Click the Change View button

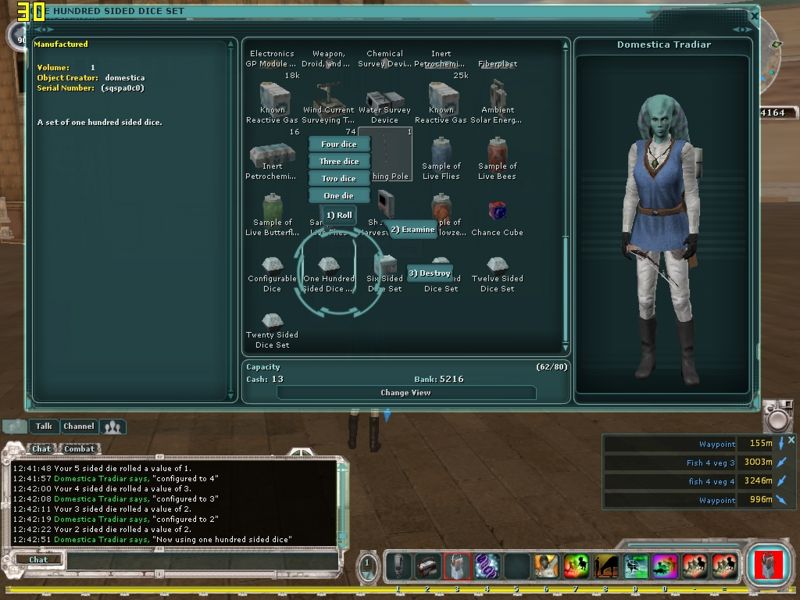coord(406,393)
